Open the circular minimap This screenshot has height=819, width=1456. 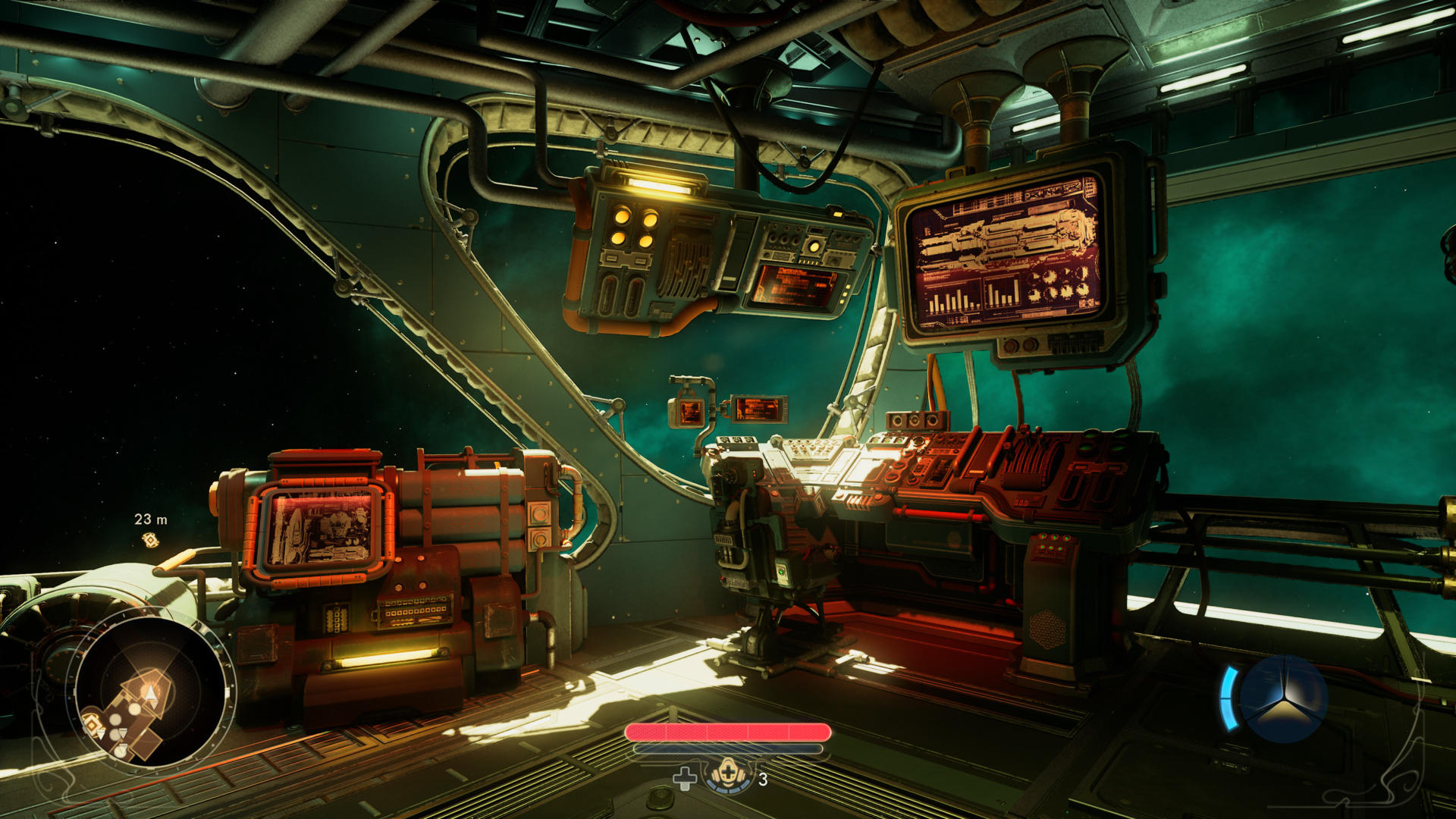(x=151, y=692)
